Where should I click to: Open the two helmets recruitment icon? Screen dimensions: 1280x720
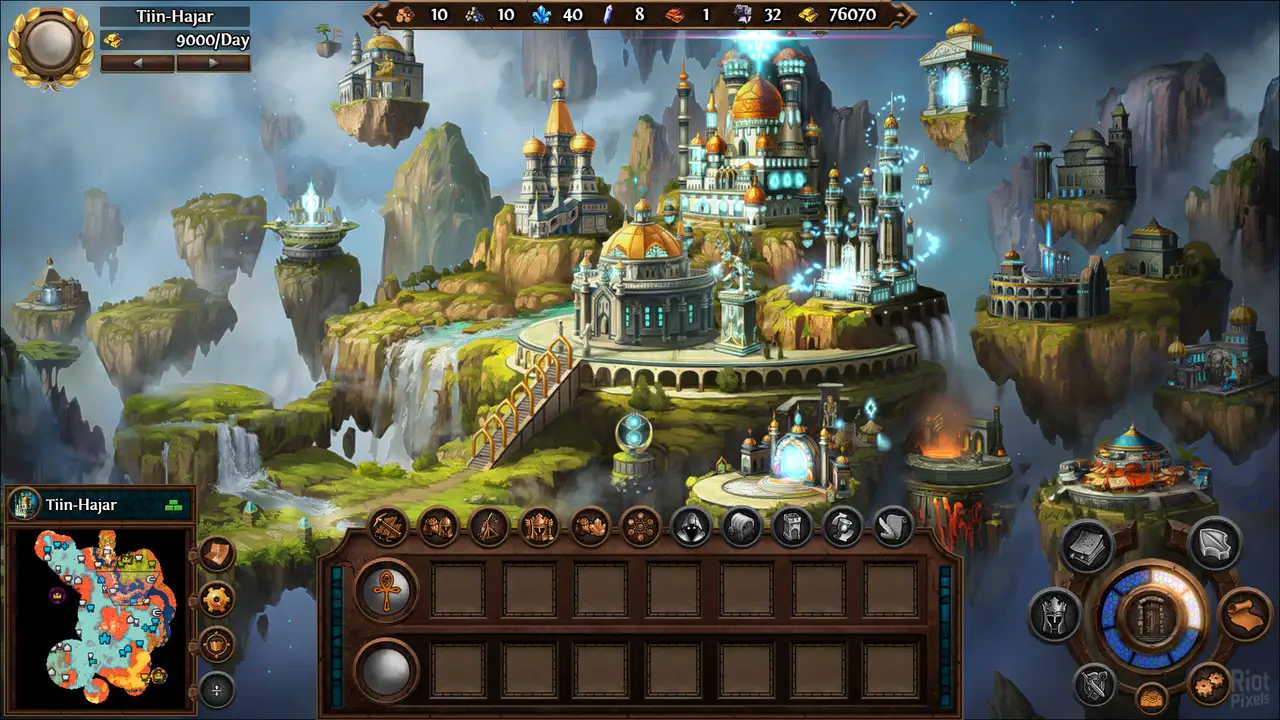click(x=439, y=526)
